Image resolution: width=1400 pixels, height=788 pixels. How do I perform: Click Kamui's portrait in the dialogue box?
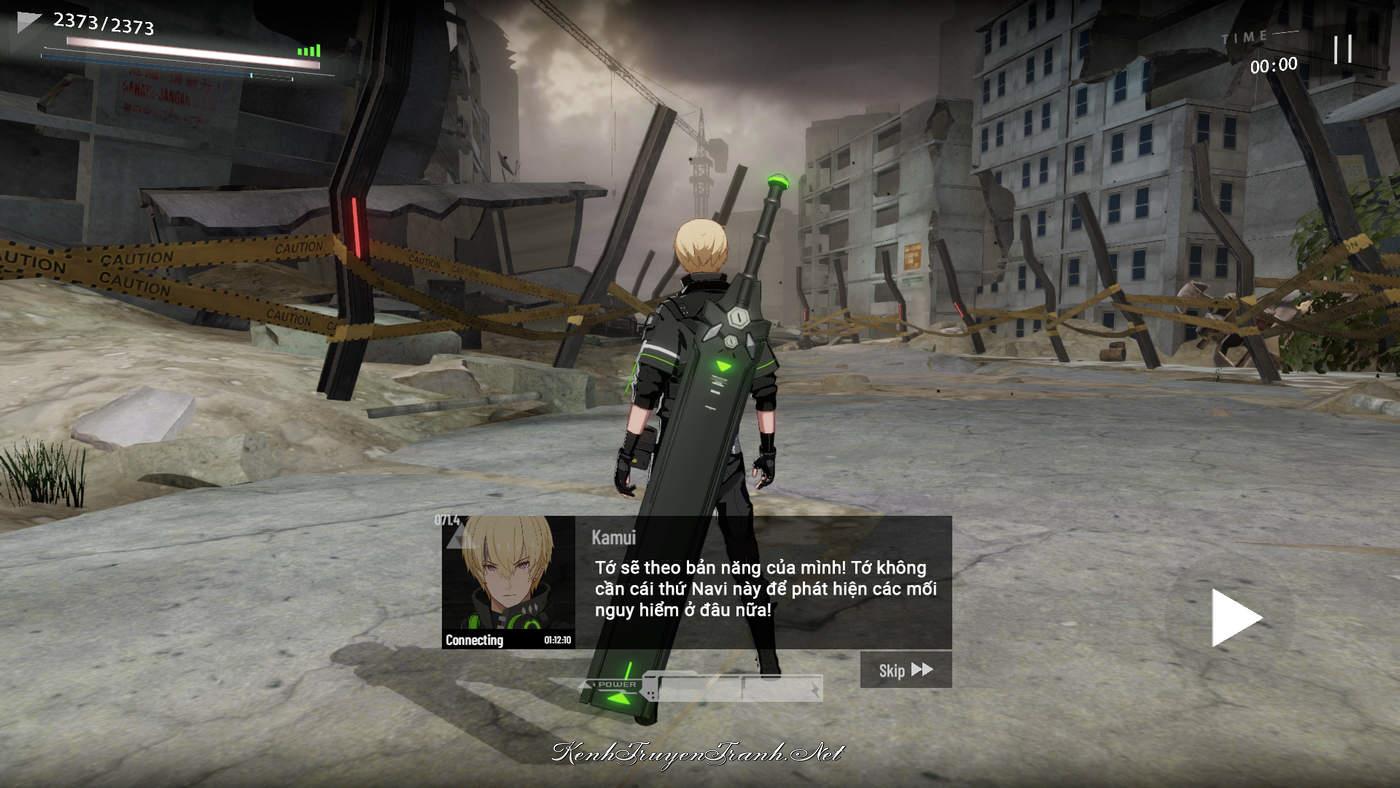point(508,580)
